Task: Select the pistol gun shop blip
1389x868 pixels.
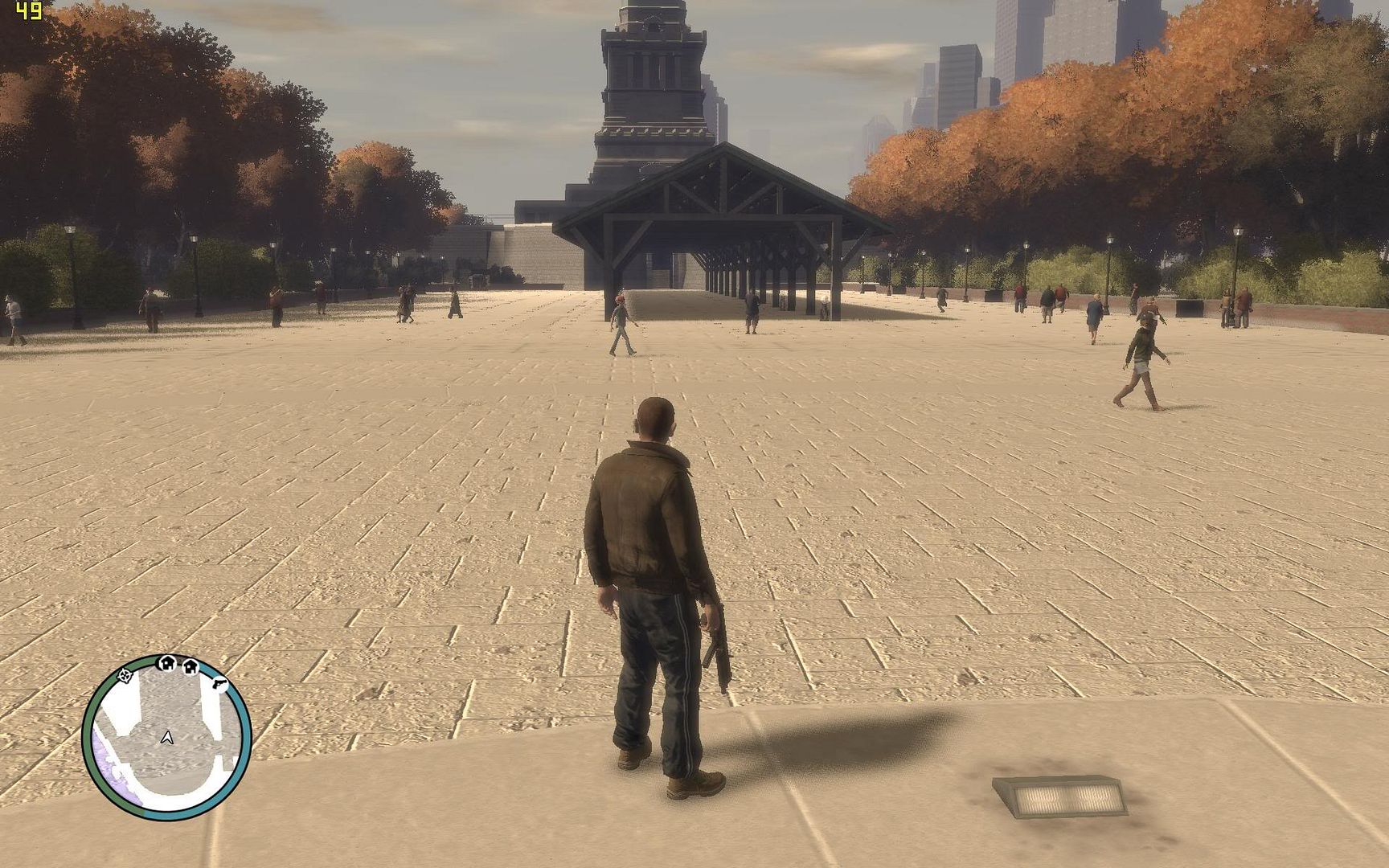Action: pos(219,684)
